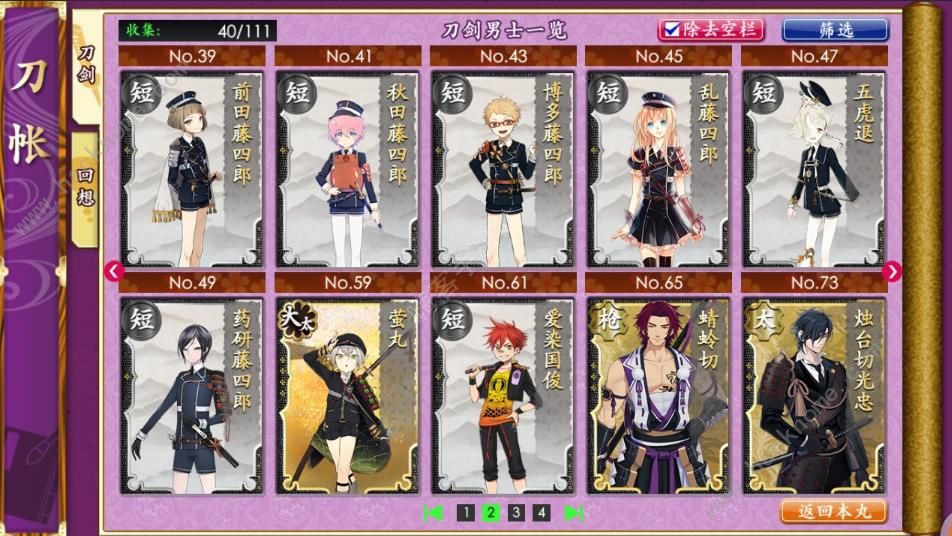Switch to the 回想 tab
The image size is (952, 536).
click(x=86, y=185)
